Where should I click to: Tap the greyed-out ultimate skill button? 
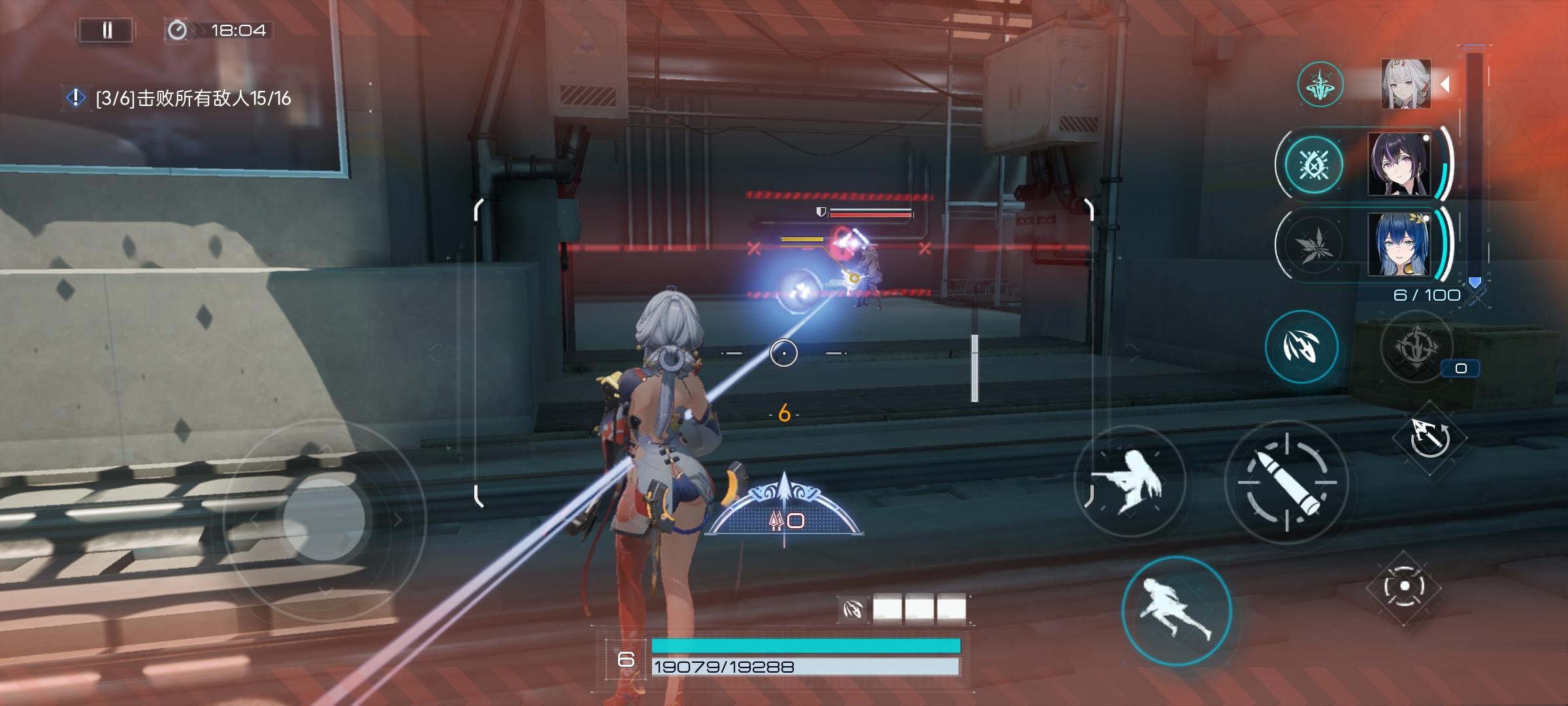pyautogui.click(x=1416, y=346)
